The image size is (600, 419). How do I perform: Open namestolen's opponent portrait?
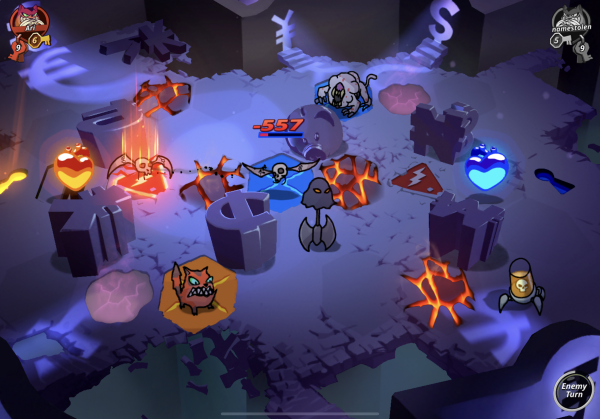pyautogui.click(x=570, y=21)
